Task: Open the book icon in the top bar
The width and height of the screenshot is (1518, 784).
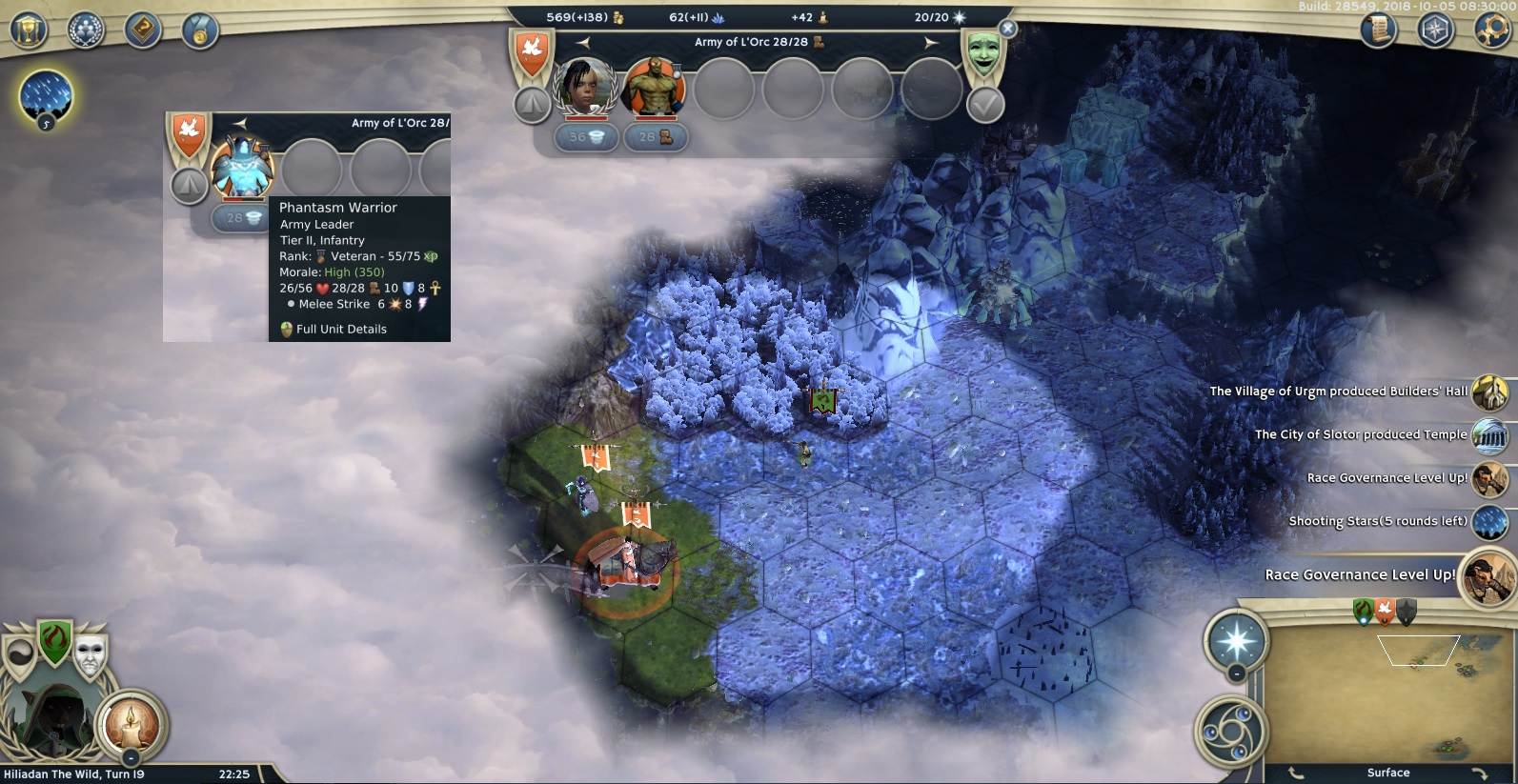Action: [143, 30]
